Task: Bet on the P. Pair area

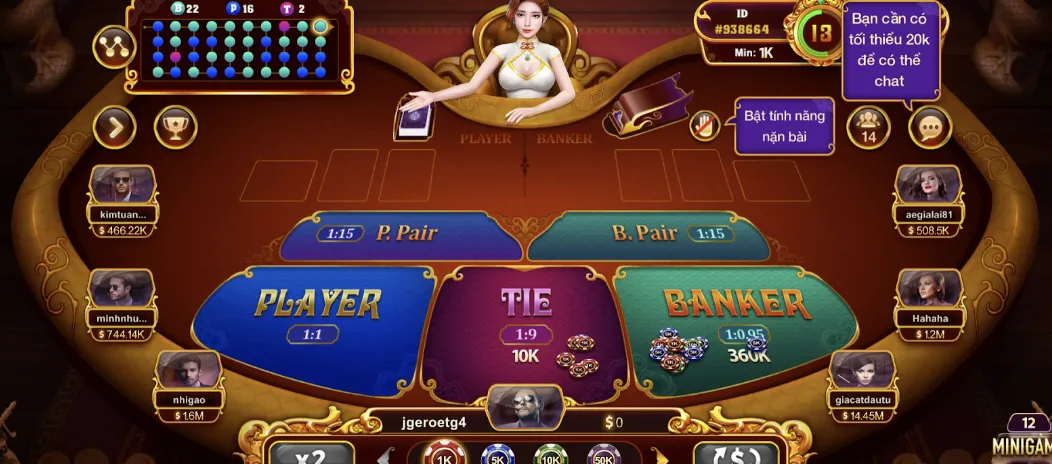Action: pos(400,234)
